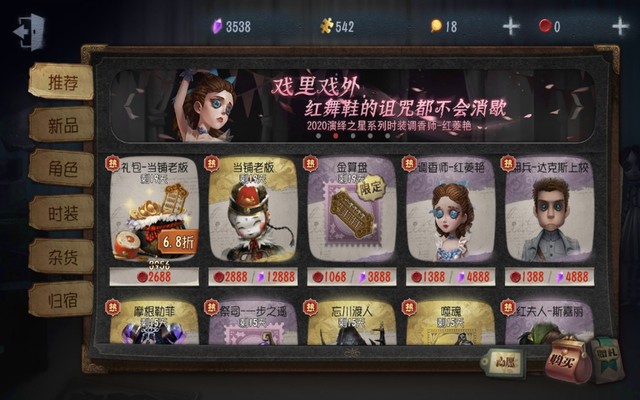Show the previous banner with left arrow
Image resolution: width=640 pixels, height=400 pixels.
[129, 103]
